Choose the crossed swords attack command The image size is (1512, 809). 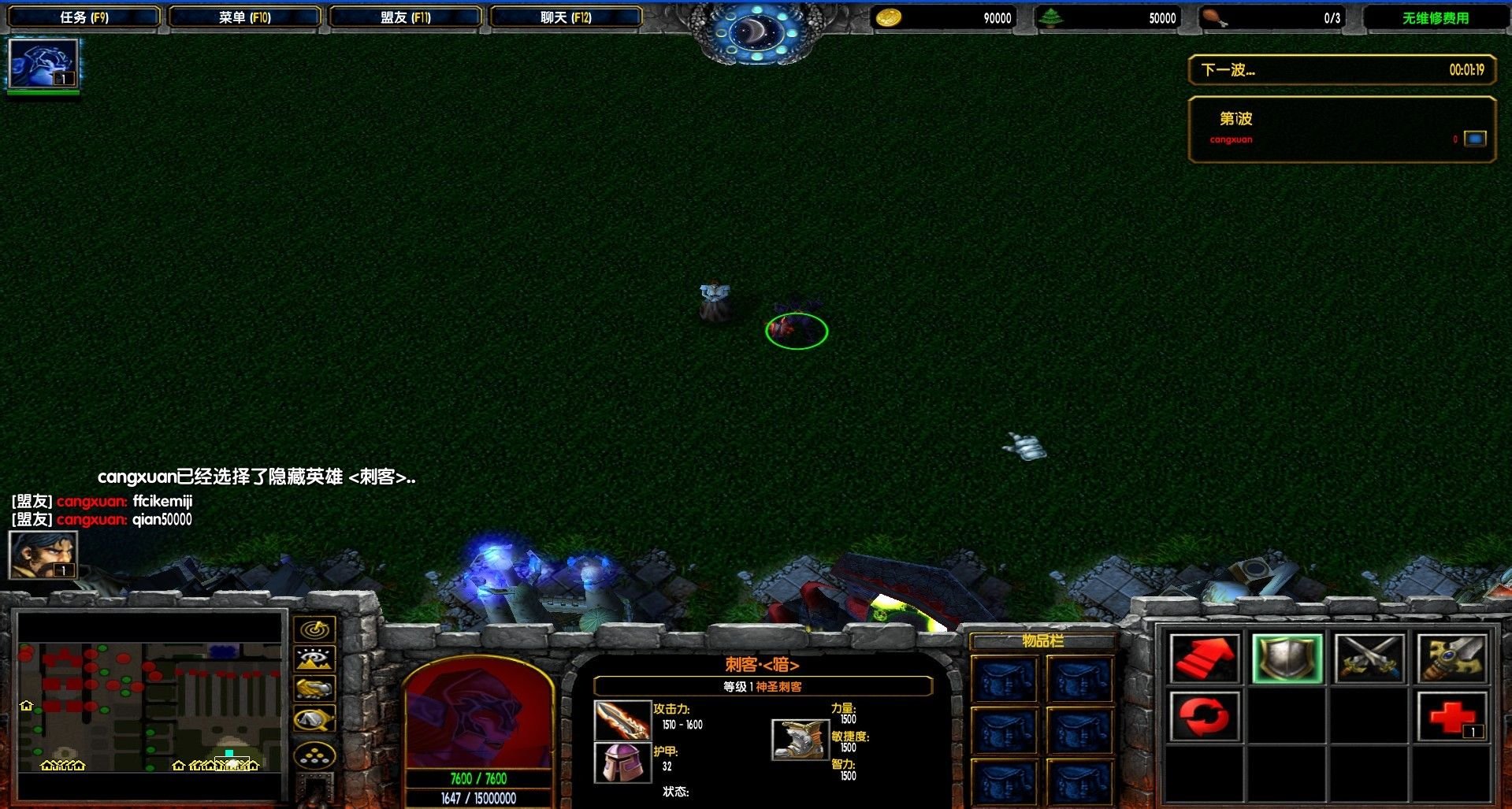1369,659
